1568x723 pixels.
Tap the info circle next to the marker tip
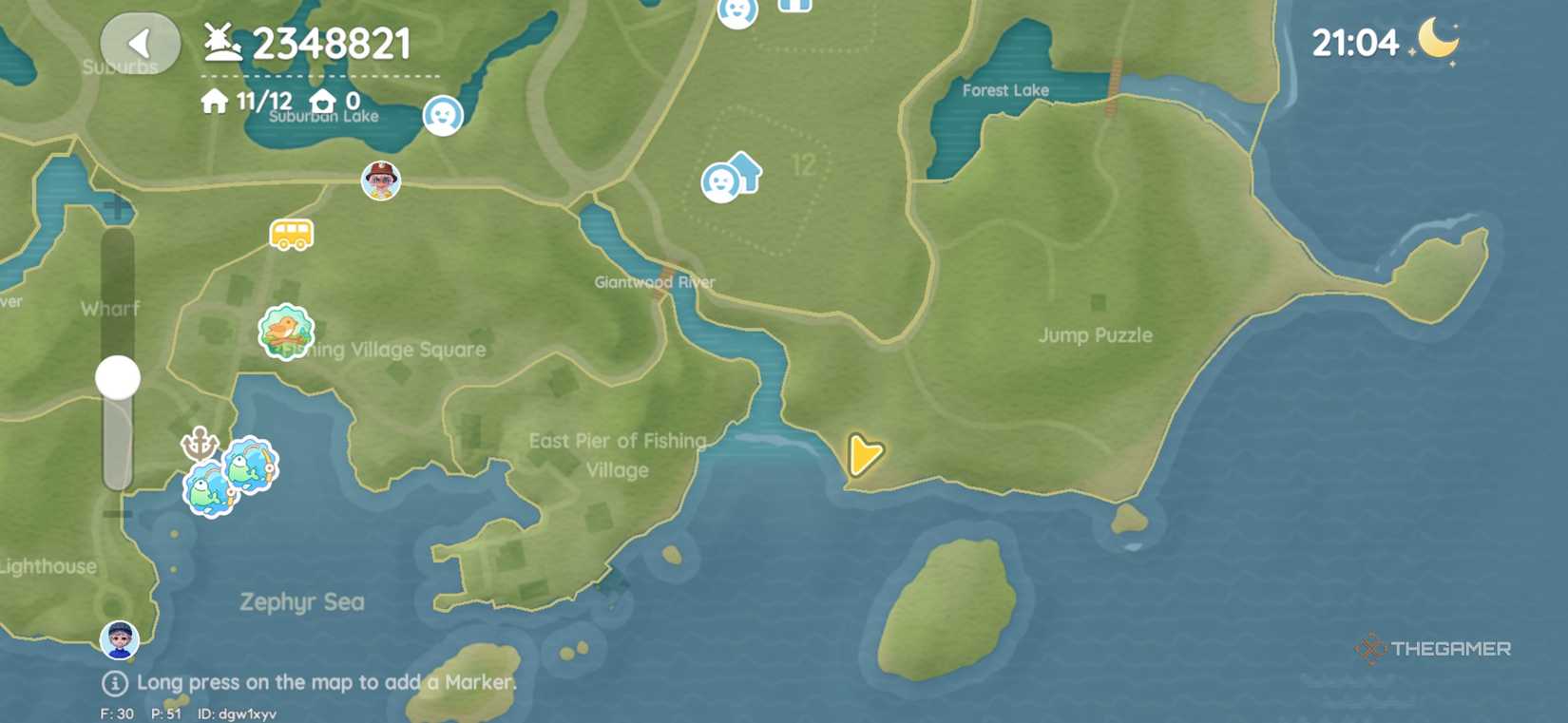click(114, 682)
